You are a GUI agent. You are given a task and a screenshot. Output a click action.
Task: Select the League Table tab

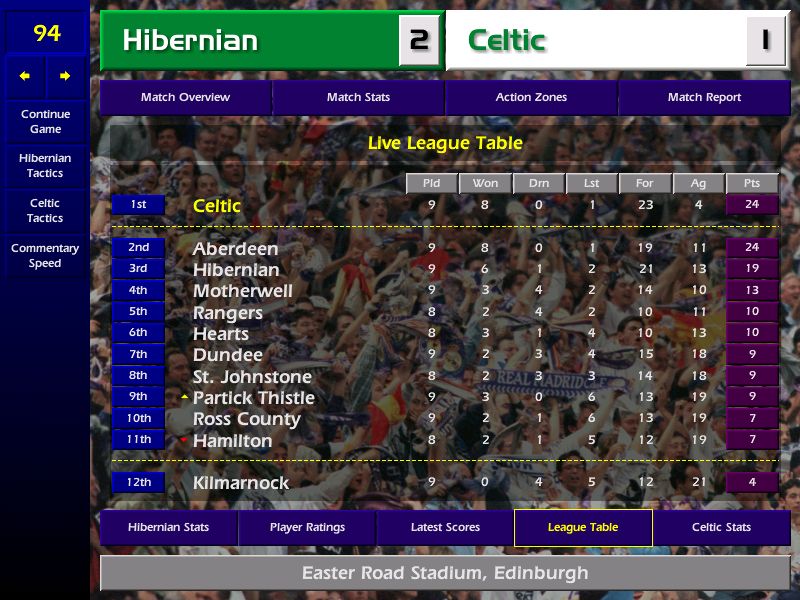pos(583,527)
